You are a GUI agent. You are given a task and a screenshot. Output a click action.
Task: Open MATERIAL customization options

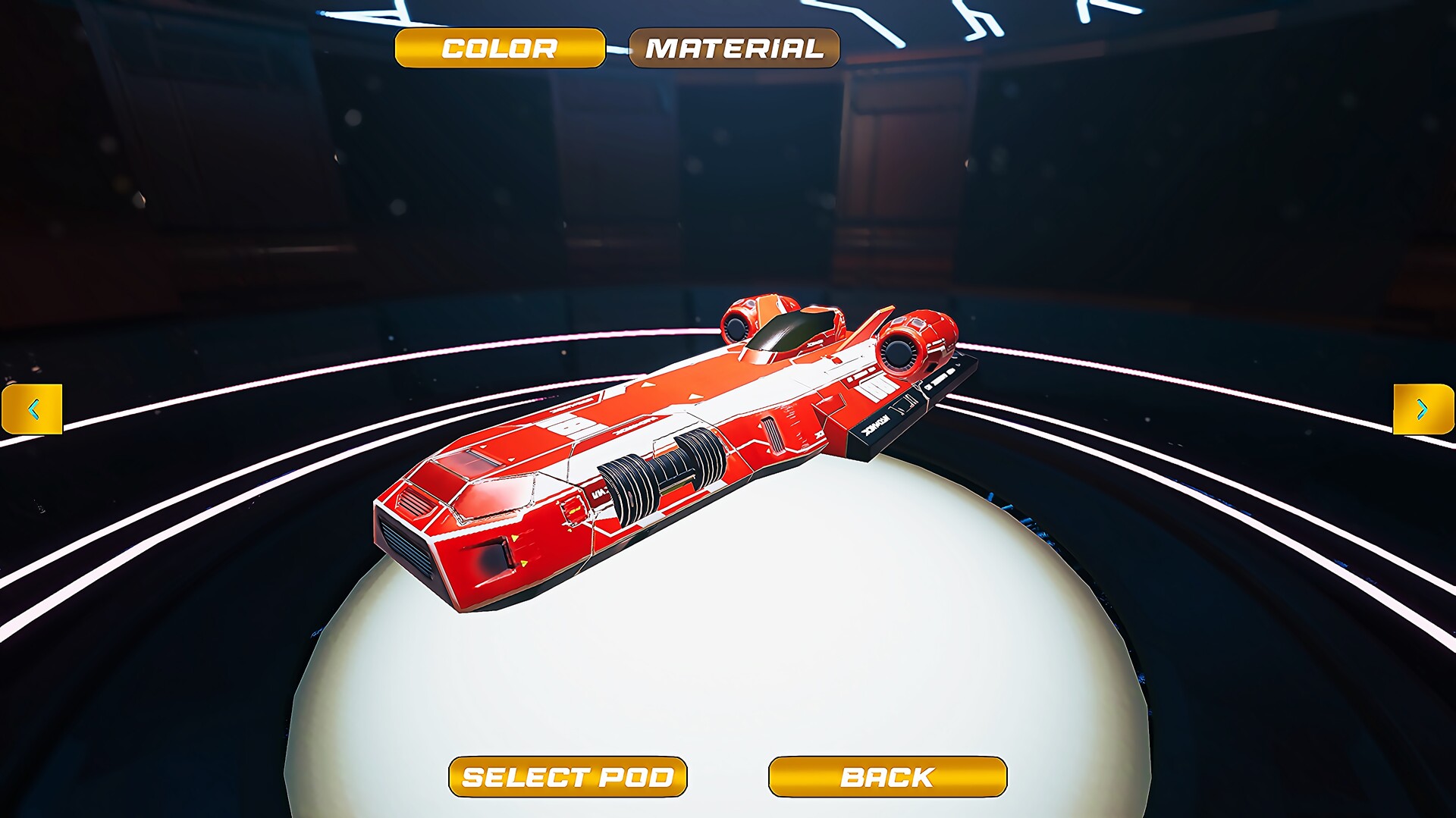coord(733,49)
